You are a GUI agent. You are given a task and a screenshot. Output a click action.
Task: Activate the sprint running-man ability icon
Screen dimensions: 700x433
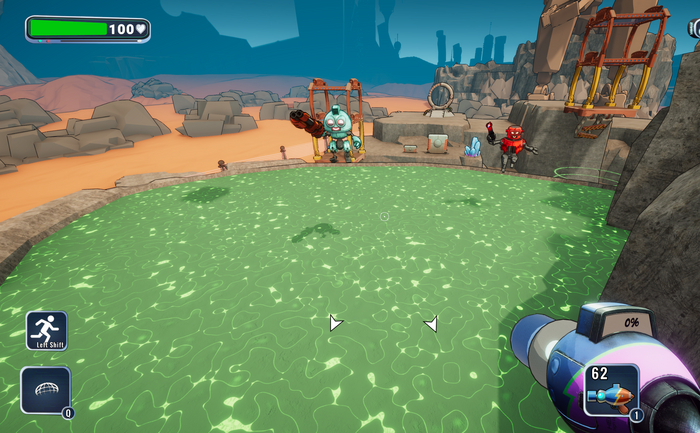click(46, 330)
